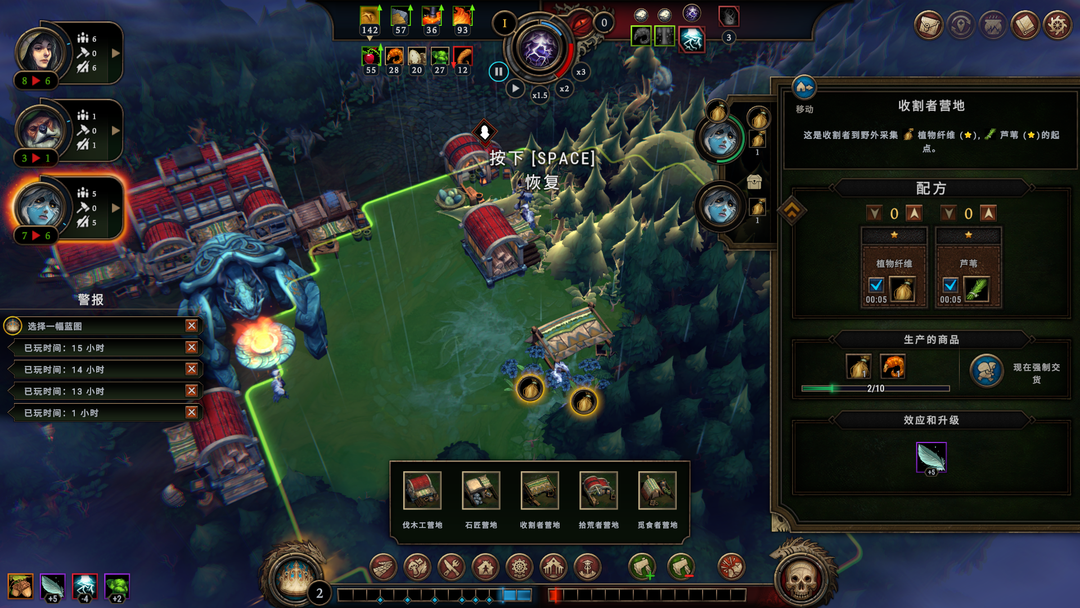Select the 拾荒者营地 building
This screenshot has width=1080, height=608.
tap(598, 491)
